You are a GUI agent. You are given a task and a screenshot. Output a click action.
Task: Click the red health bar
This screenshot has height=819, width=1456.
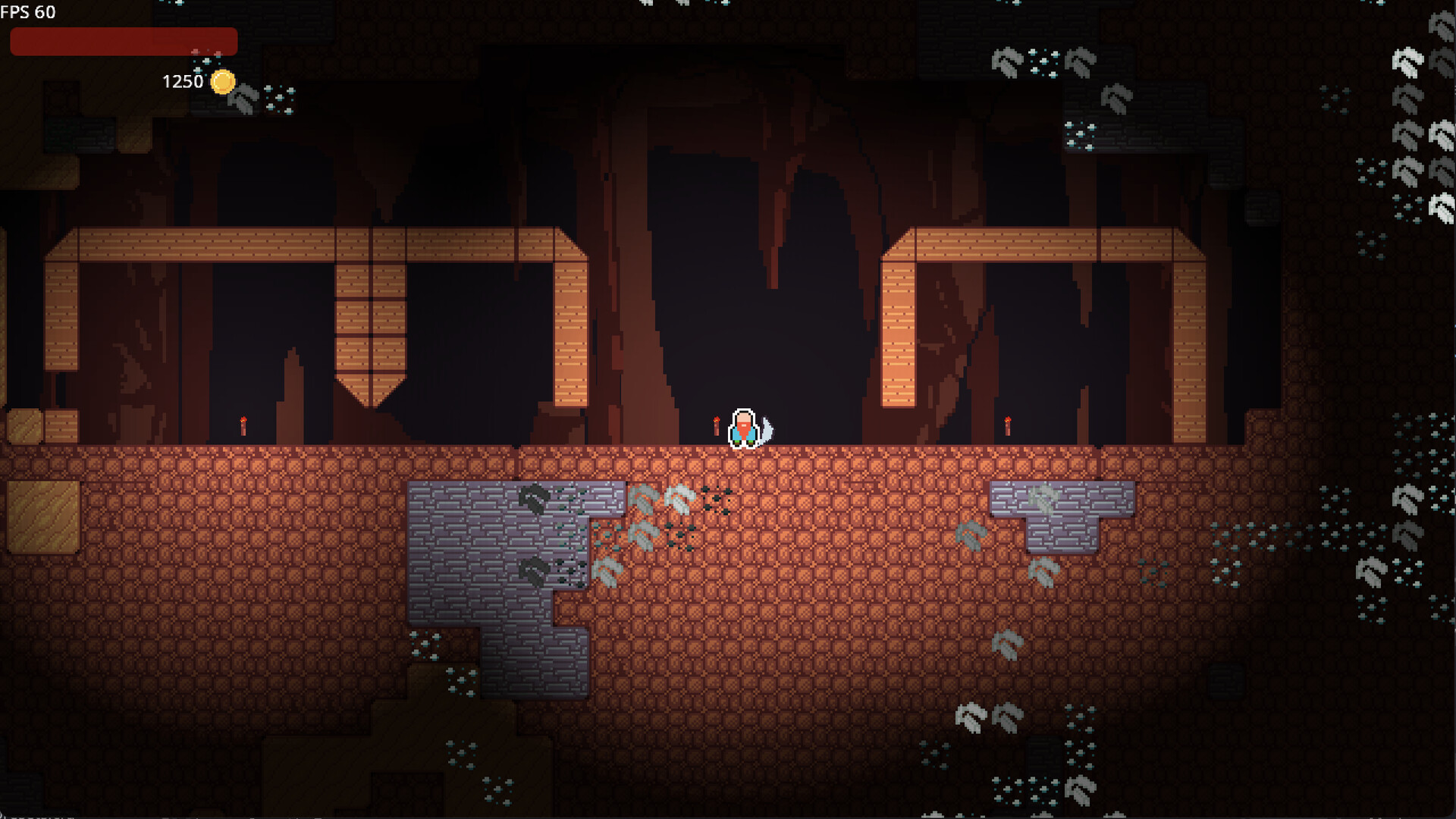(x=124, y=41)
